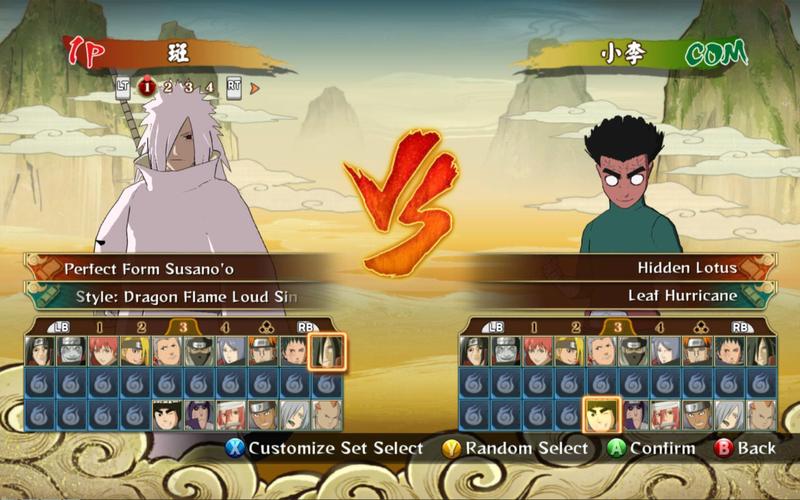Open the three-circle tab in 1P roster
Viewport: 800px width, 500px height.
[264, 326]
